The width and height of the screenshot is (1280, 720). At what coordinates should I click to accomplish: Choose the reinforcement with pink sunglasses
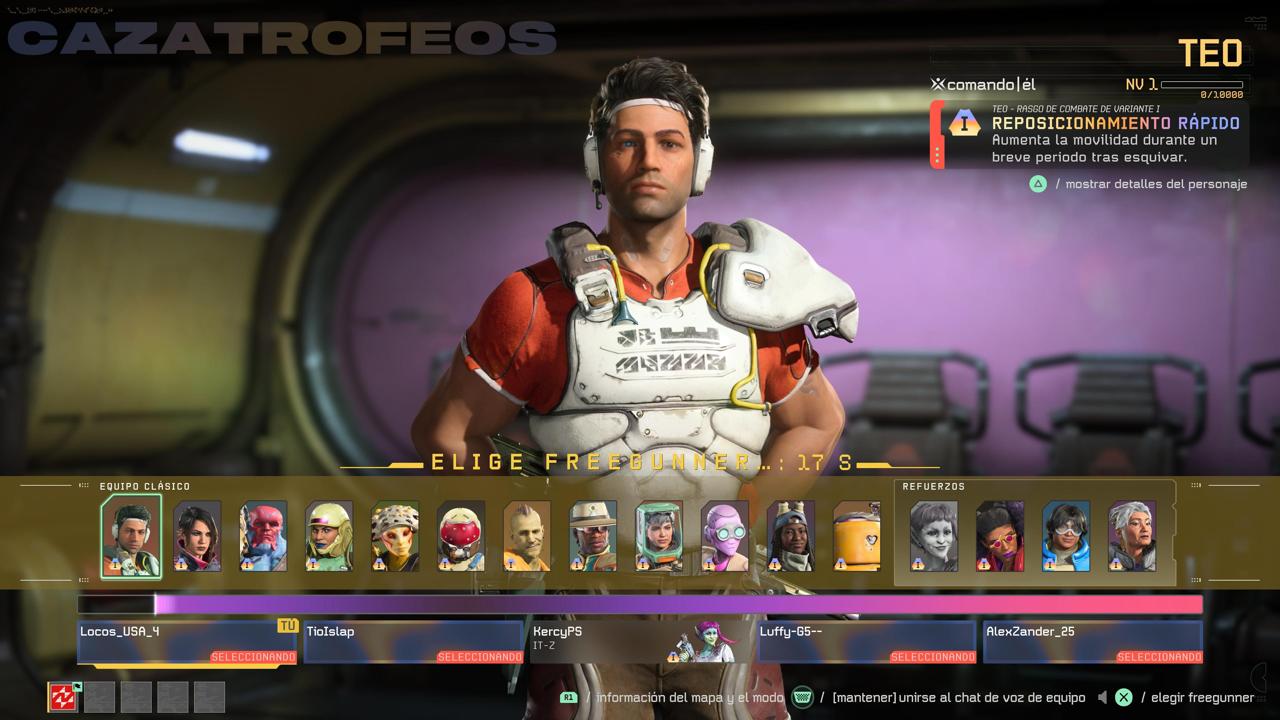[x=1000, y=536]
